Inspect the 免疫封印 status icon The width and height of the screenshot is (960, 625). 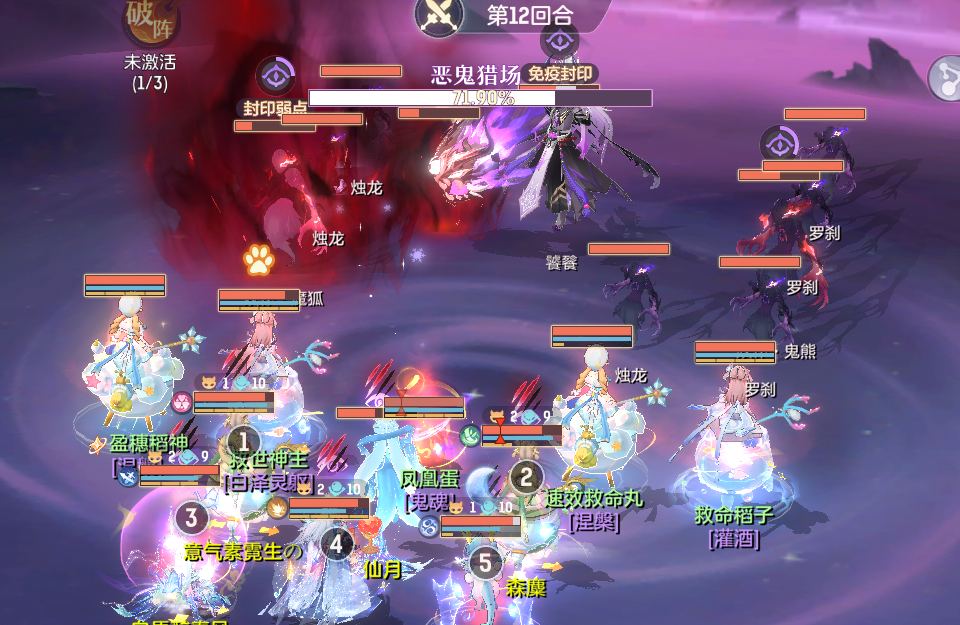coord(559,41)
